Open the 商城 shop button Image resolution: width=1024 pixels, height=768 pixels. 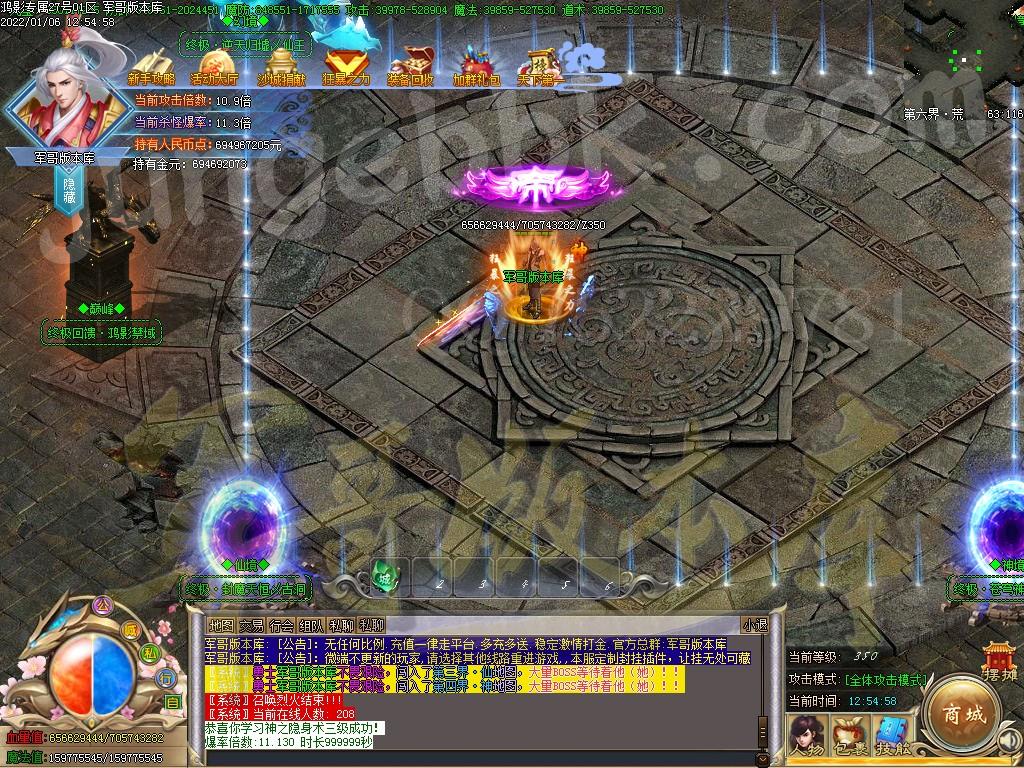click(962, 714)
